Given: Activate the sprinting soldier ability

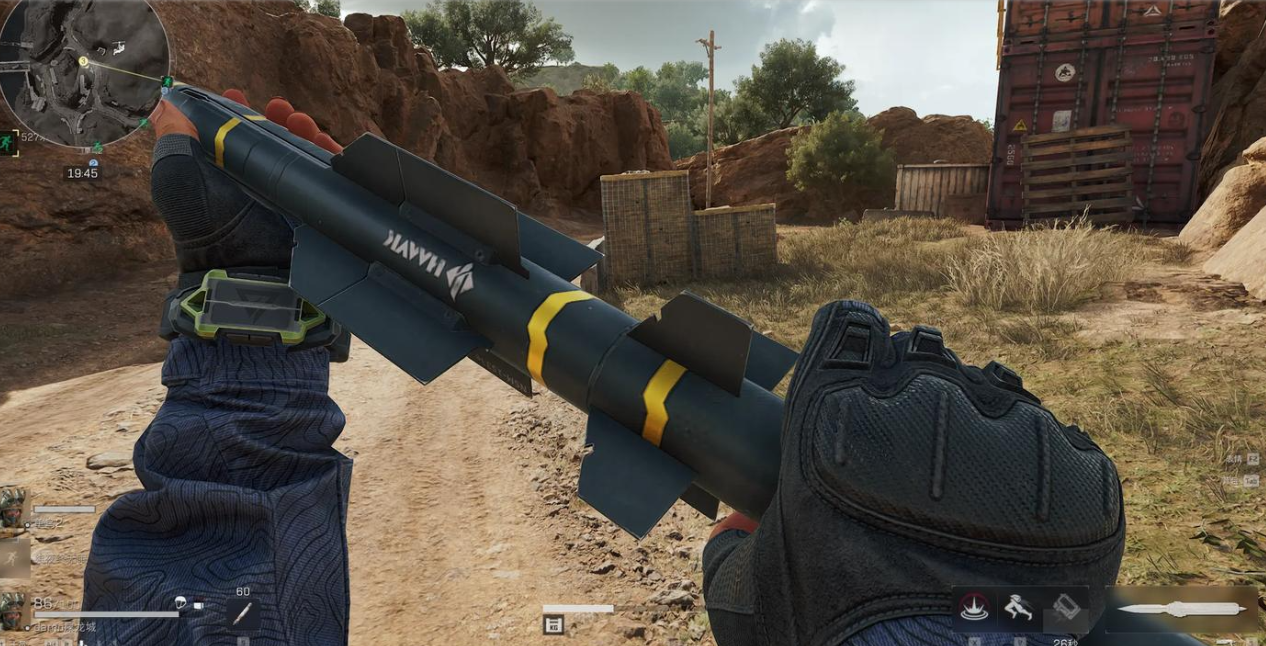Looking at the screenshot, I should (1018, 608).
